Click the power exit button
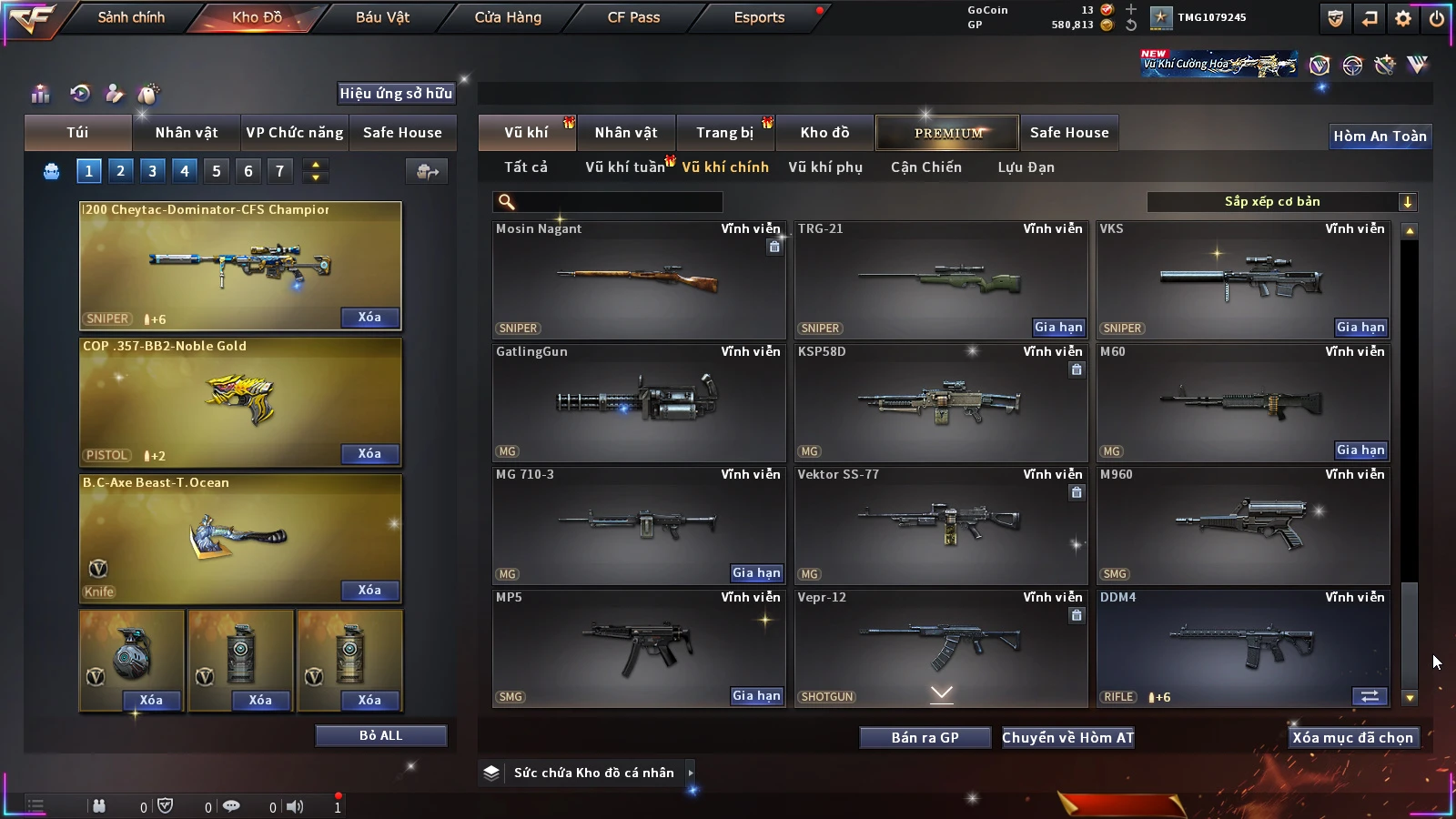 1437,18
